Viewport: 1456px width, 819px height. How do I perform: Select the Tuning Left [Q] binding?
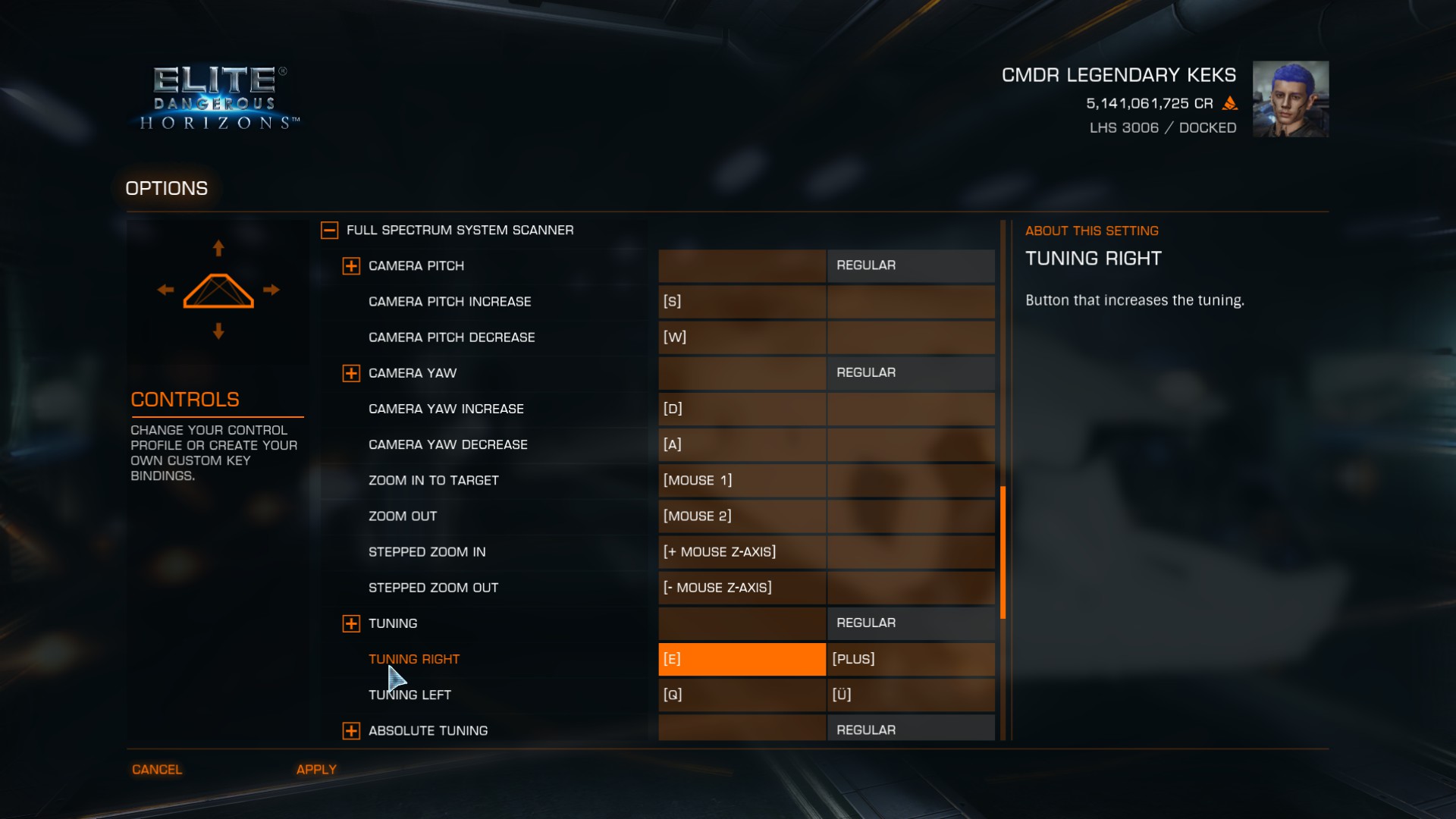(x=741, y=695)
